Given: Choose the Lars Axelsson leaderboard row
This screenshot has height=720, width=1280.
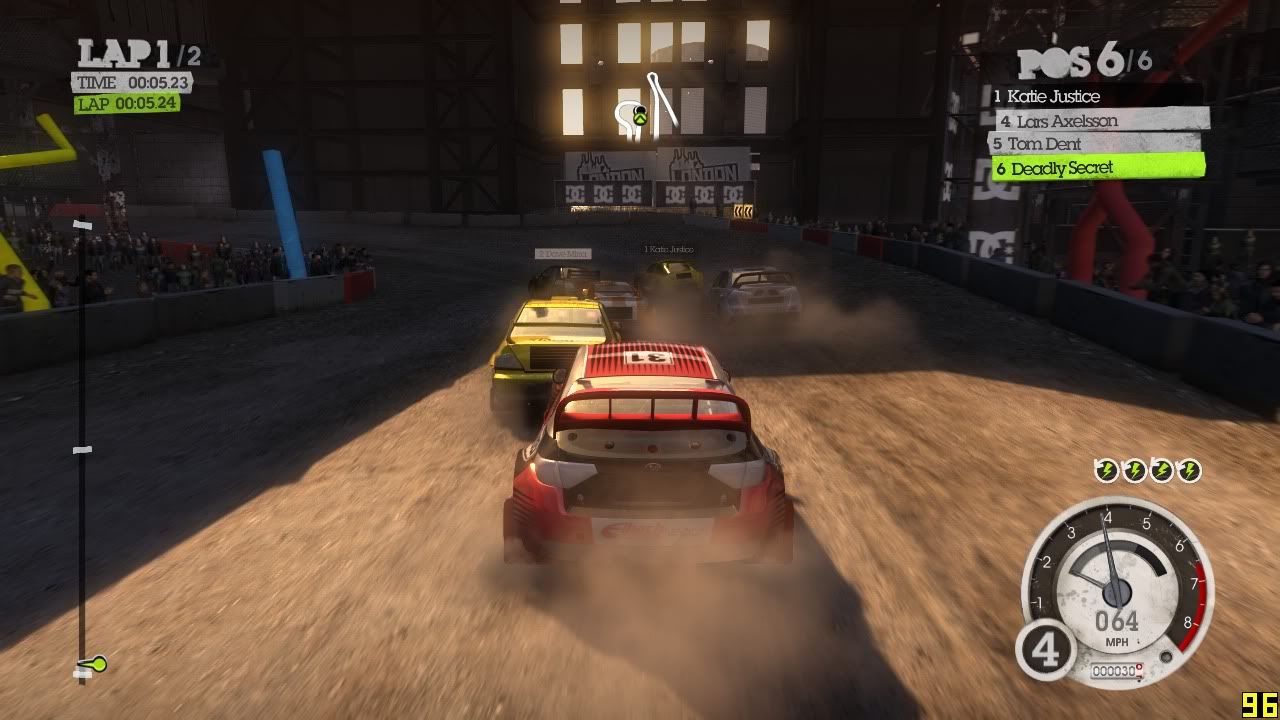Looking at the screenshot, I should [1067, 121].
